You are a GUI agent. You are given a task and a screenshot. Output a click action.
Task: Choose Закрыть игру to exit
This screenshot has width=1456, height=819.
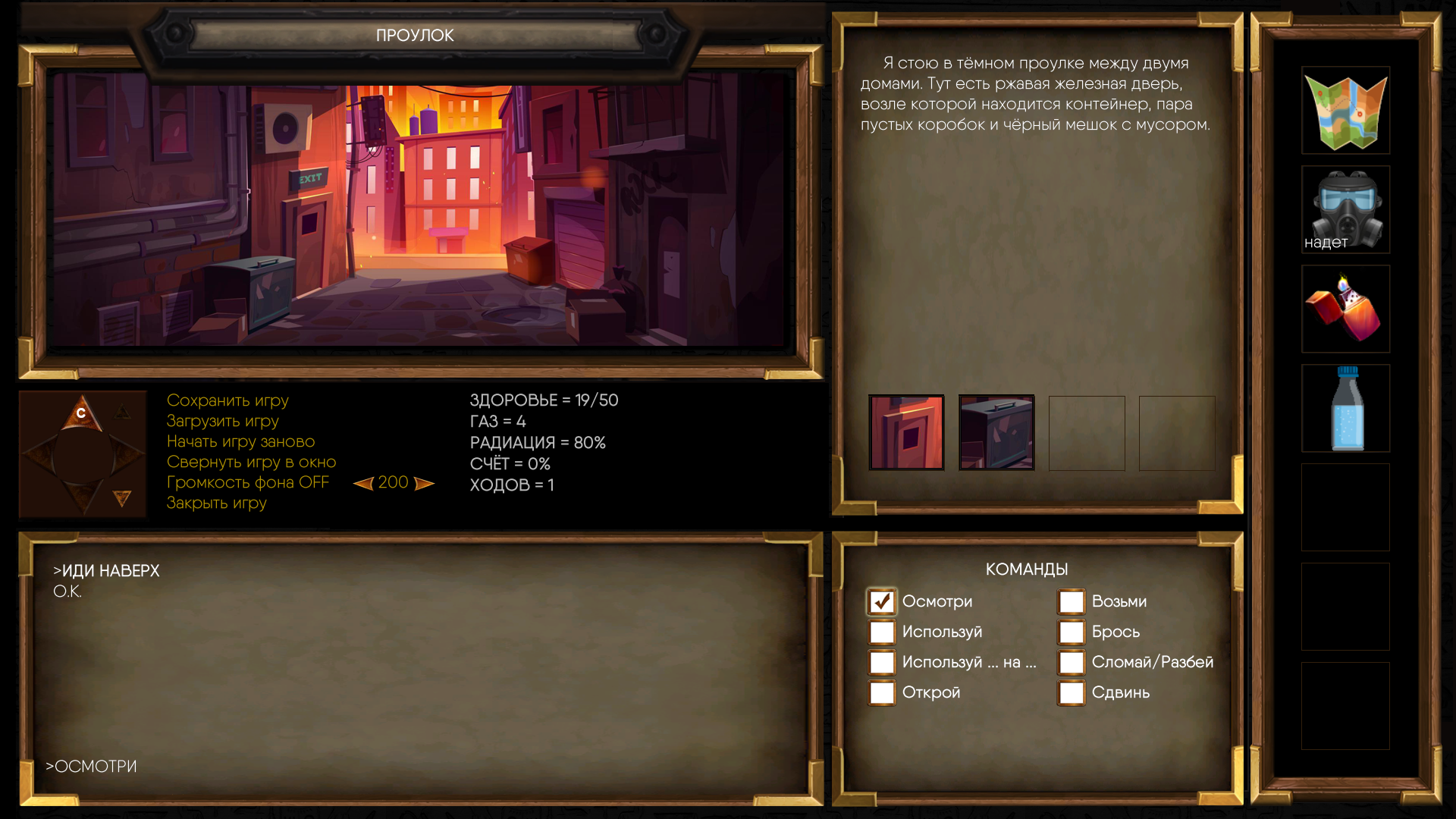tap(217, 503)
